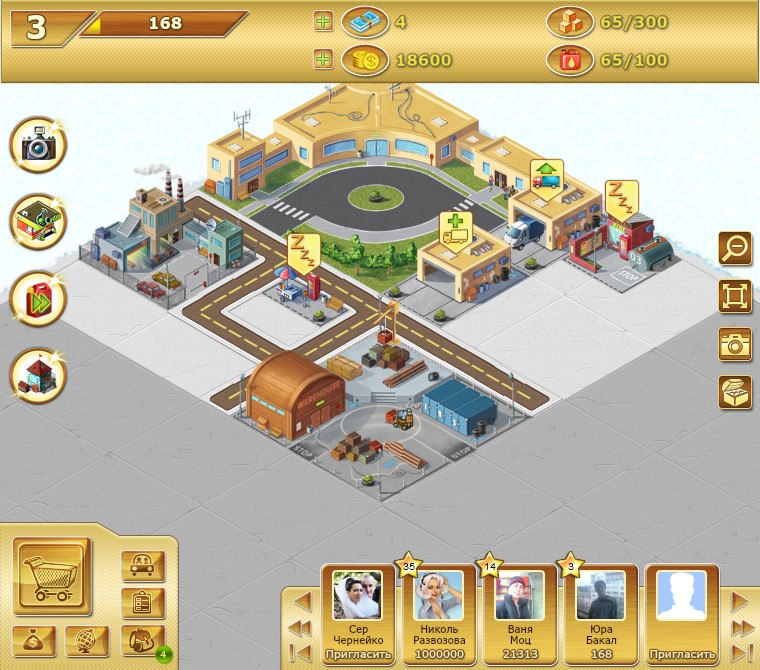Take a screenshot with the camera button
The width and height of the screenshot is (760, 670).
[x=735, y=344]
